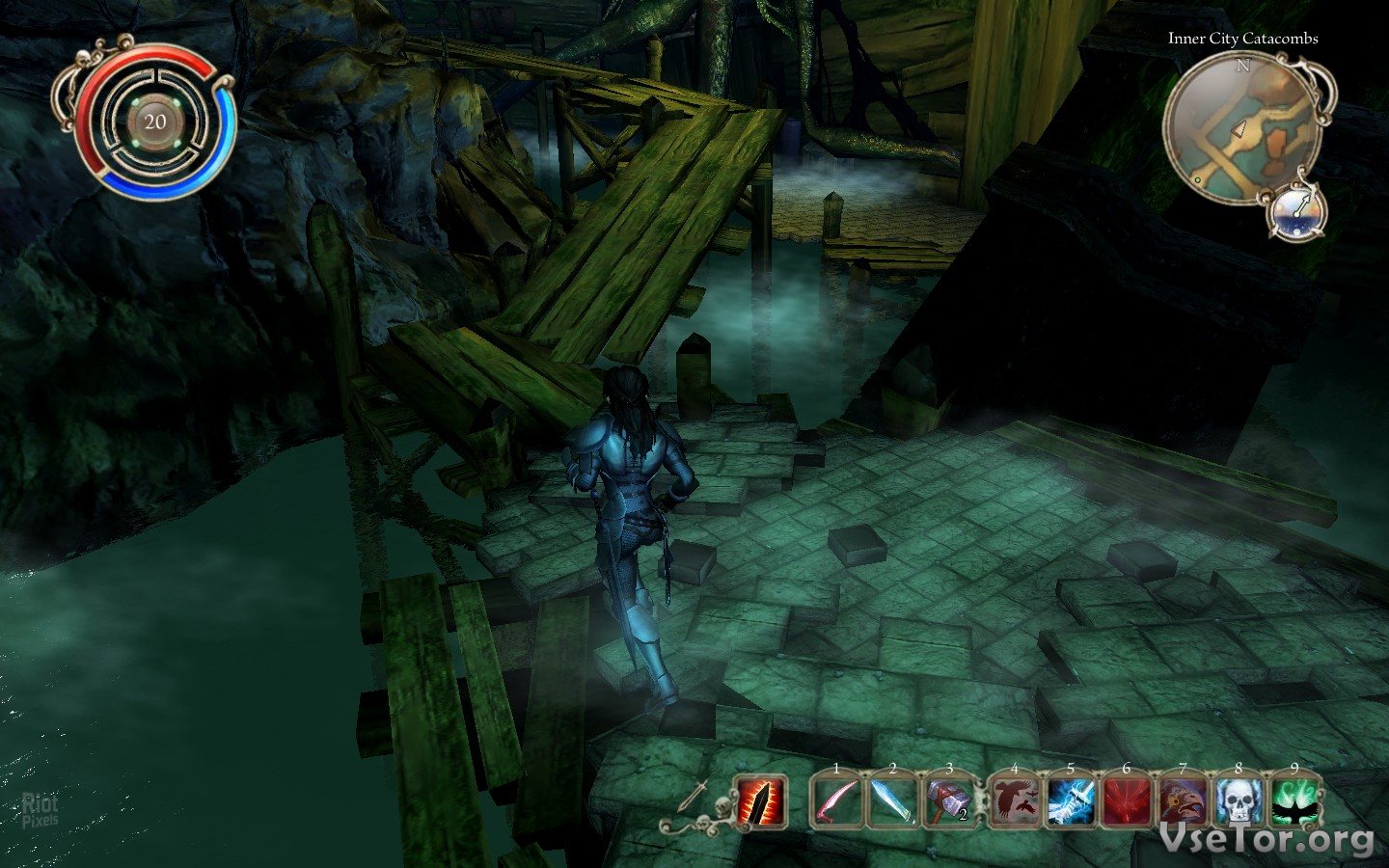Select the stone warhammer in slot 3
1389x868 pixels.
pos(949,803)
